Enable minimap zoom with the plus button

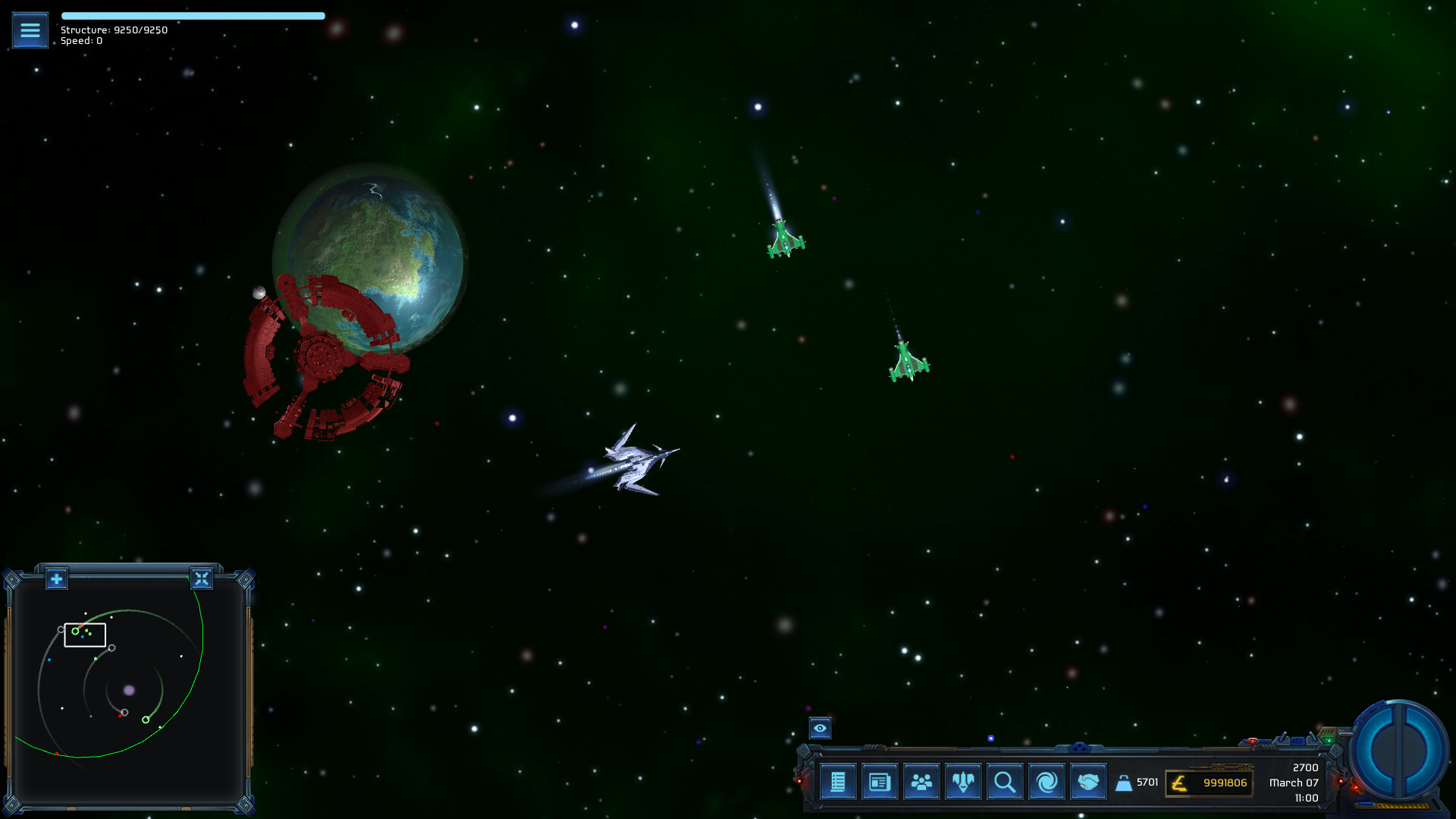56,579
